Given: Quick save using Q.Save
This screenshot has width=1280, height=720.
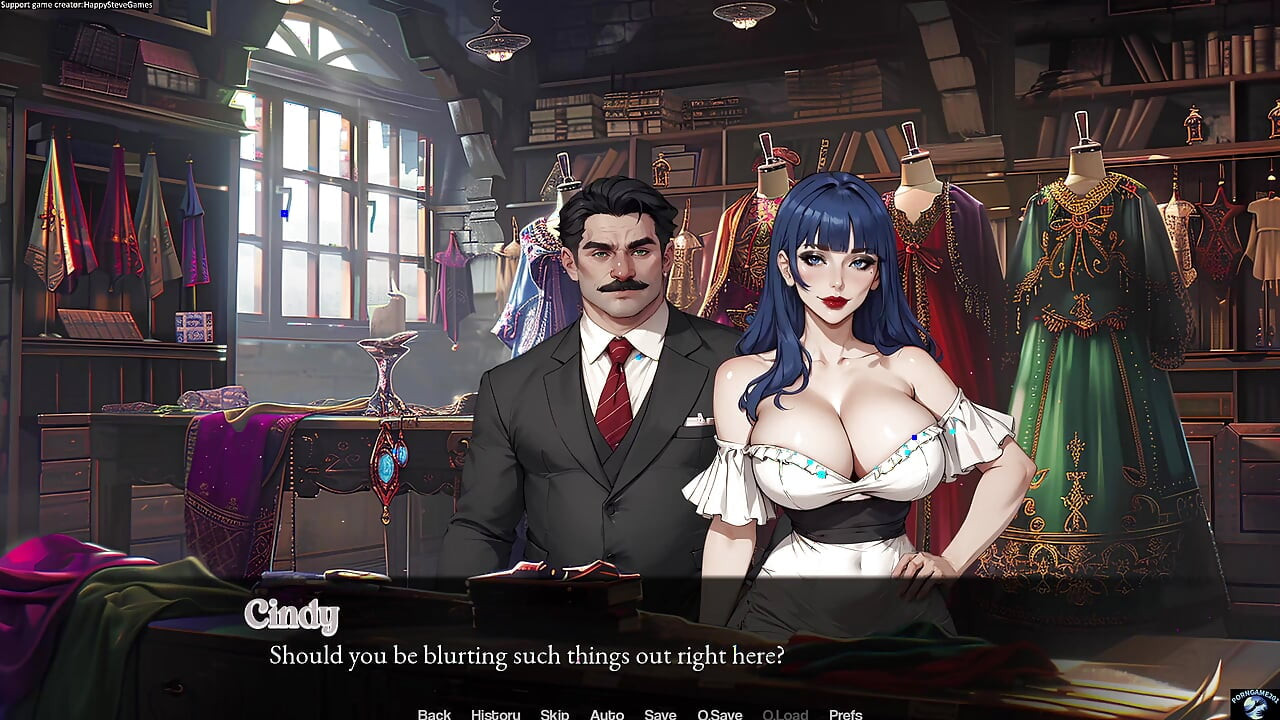Looking at the screenshot, I should pos(720,714).
